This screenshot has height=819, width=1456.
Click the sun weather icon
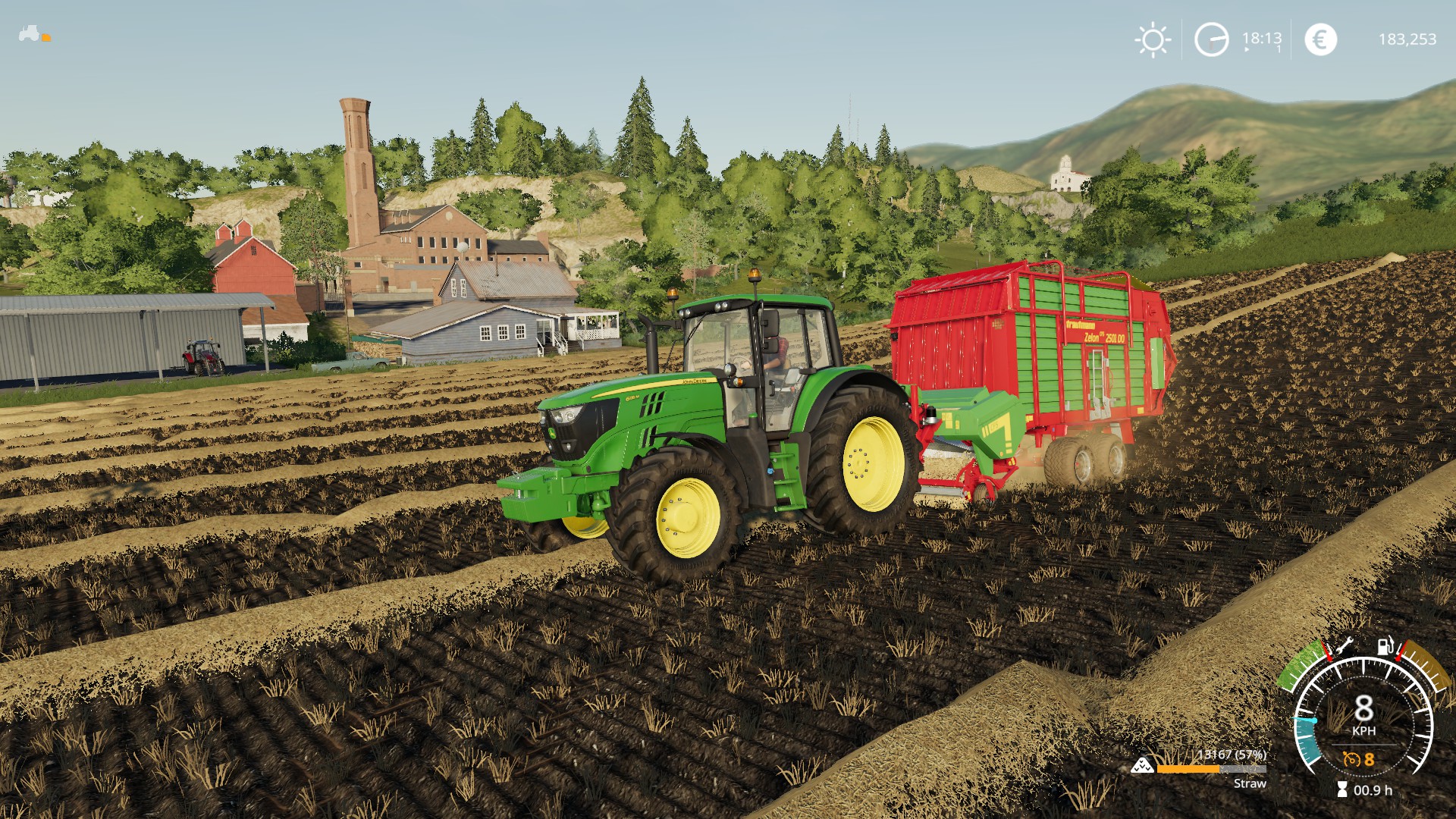[x=1153, y=39]
